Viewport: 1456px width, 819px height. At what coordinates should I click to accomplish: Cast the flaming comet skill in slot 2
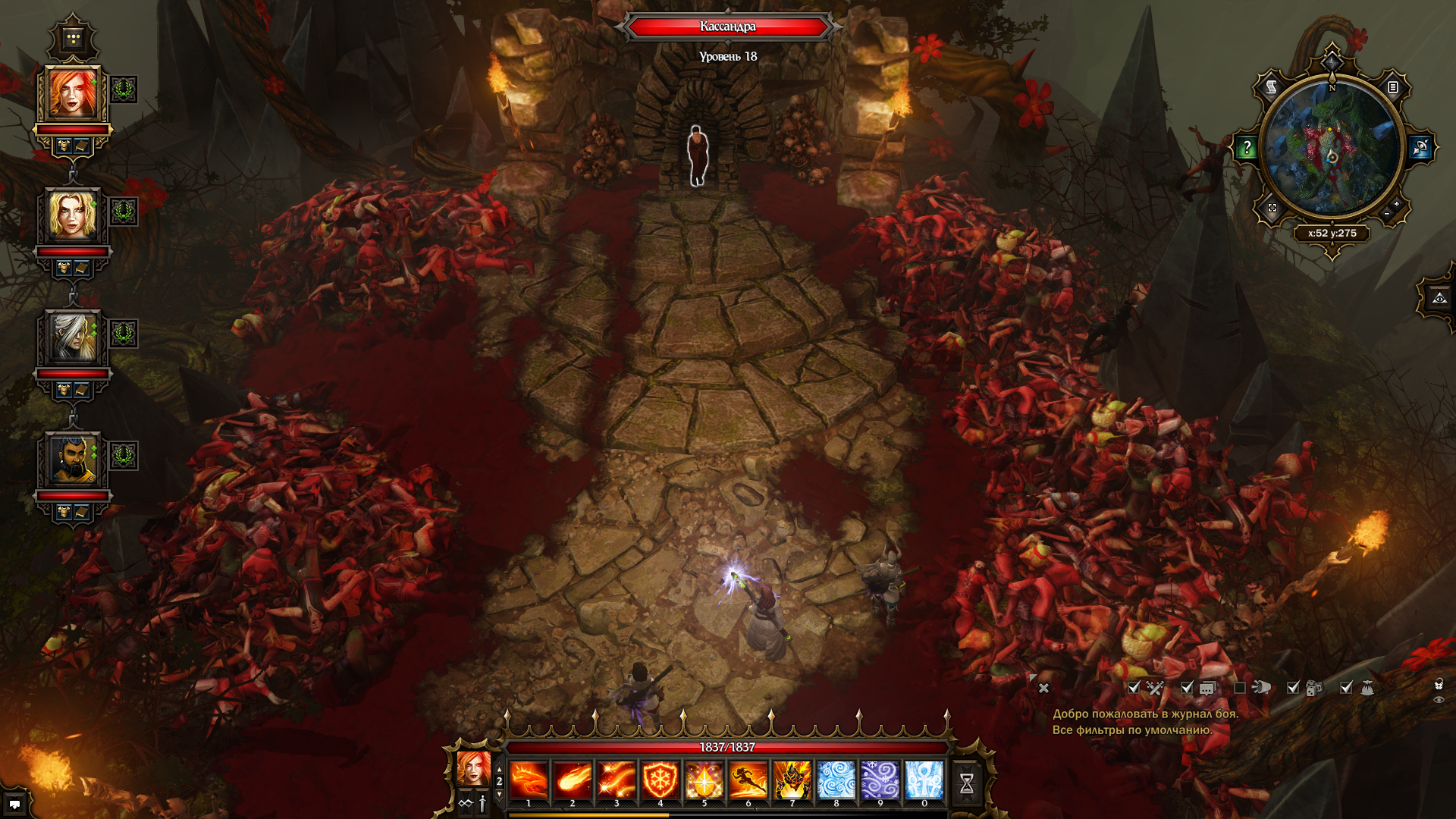click(x=573, y=780)
